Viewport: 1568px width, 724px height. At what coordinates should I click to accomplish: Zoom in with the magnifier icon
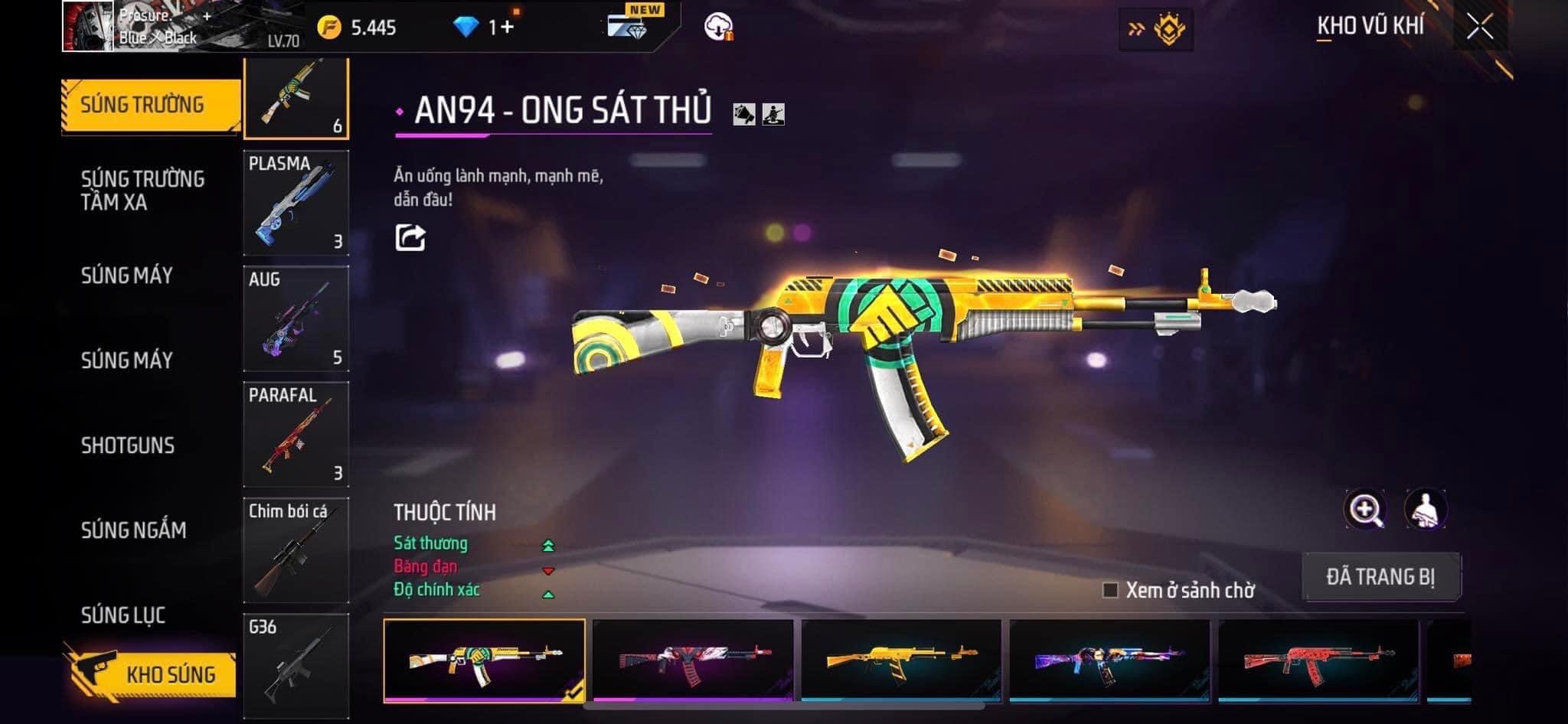1365,510
